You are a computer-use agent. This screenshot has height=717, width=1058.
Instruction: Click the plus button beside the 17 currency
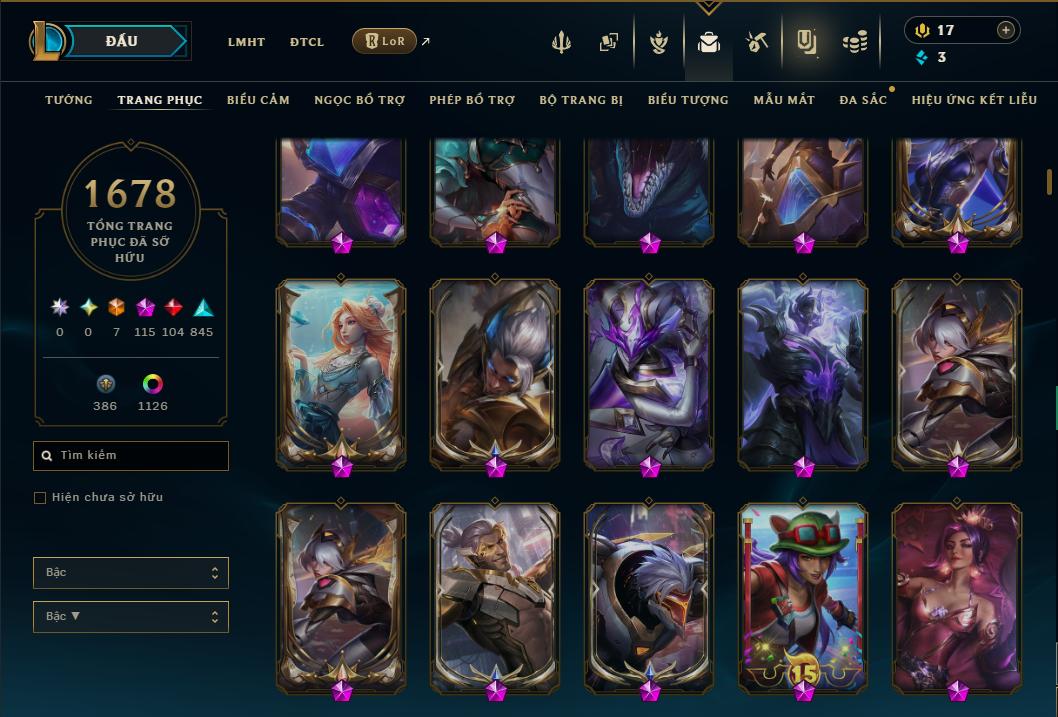click(x=1005, y=30)
